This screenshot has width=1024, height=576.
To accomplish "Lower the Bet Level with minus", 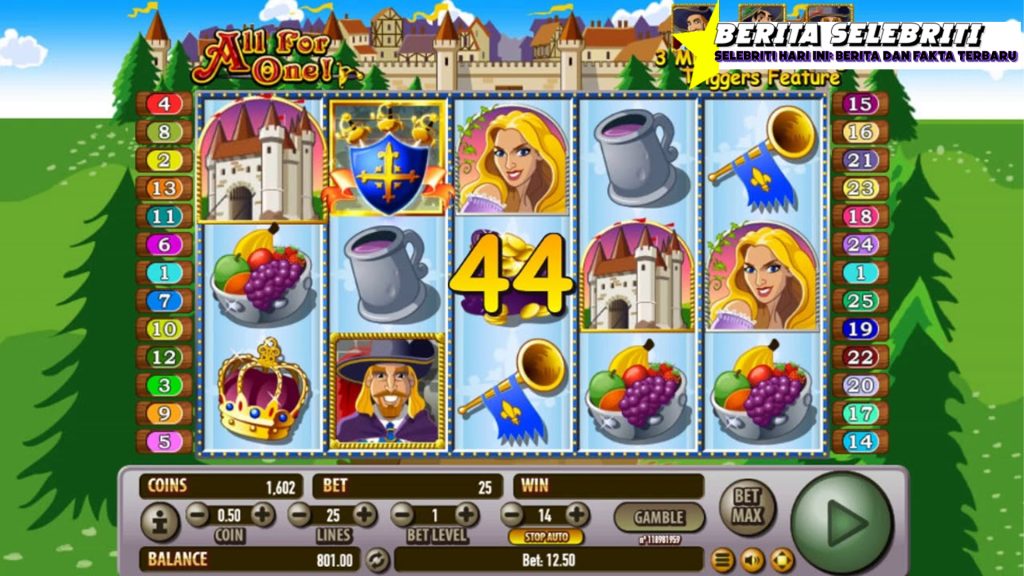I will [402, 515].
